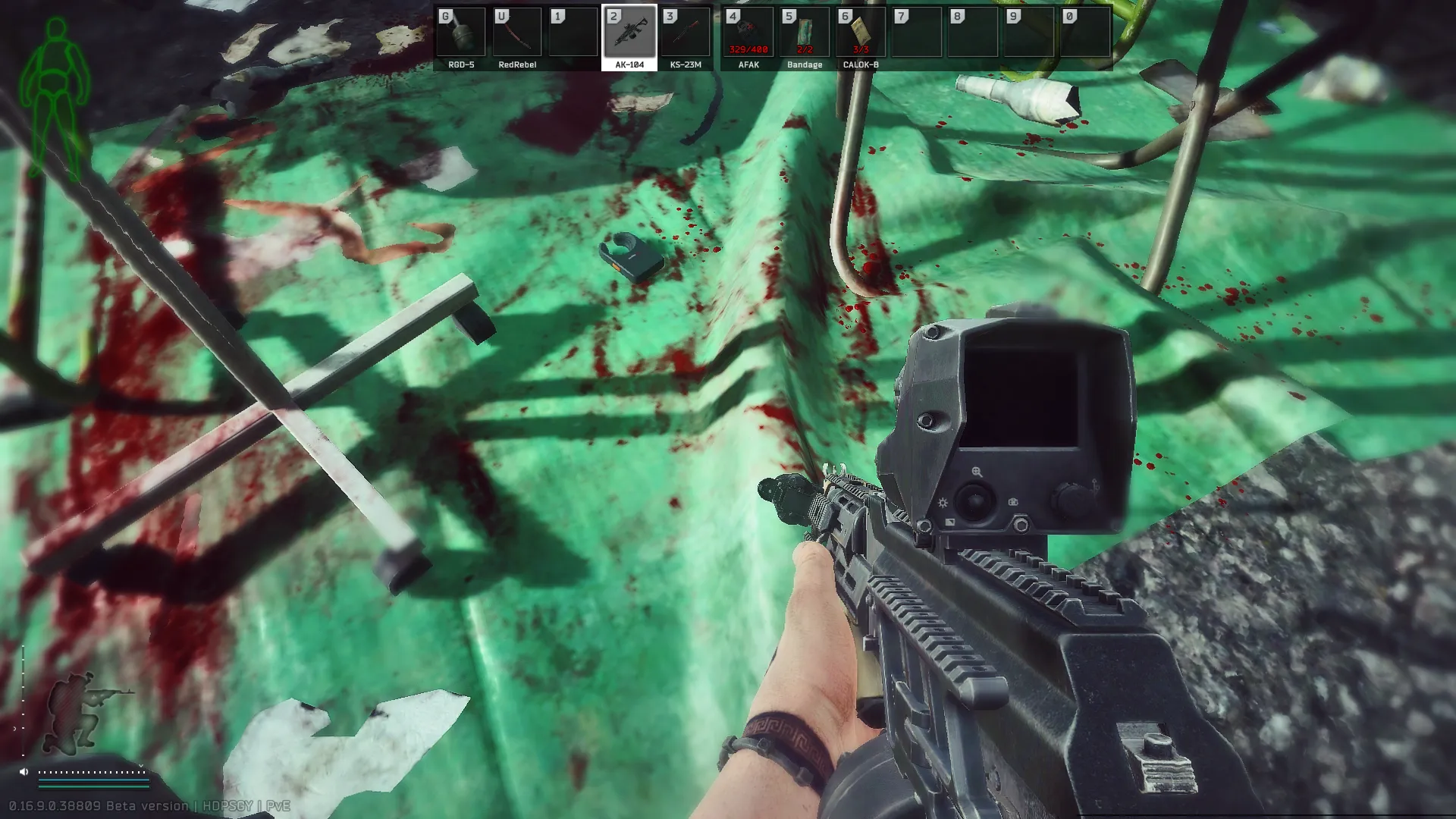Viewport: 1456px width, 819px height.
Task: Click the blue stamina bar
Action: click(x=94, y=780)
